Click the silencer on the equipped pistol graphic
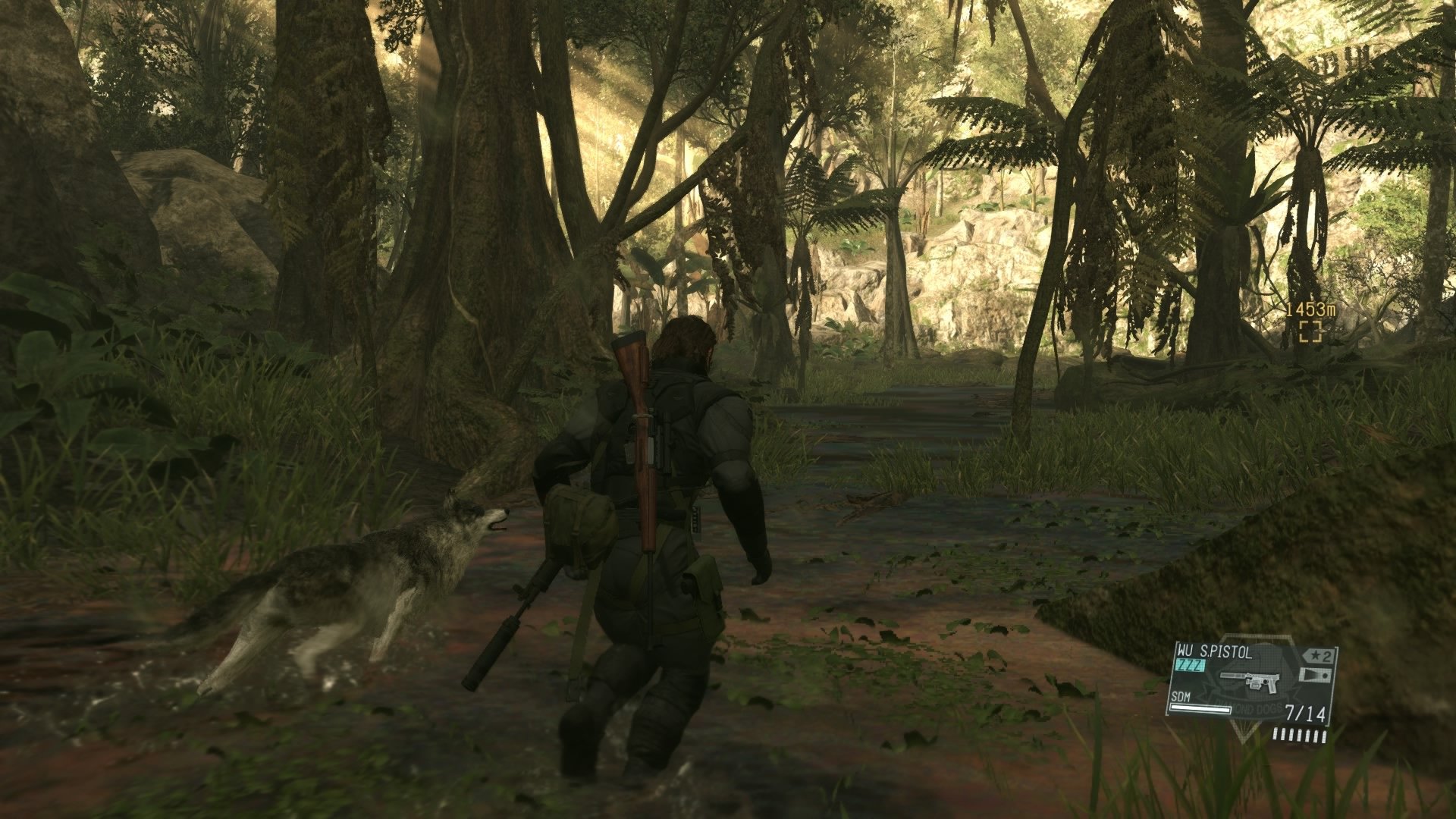This screenshot has width=1456, height=819. tap(1230, 676)
